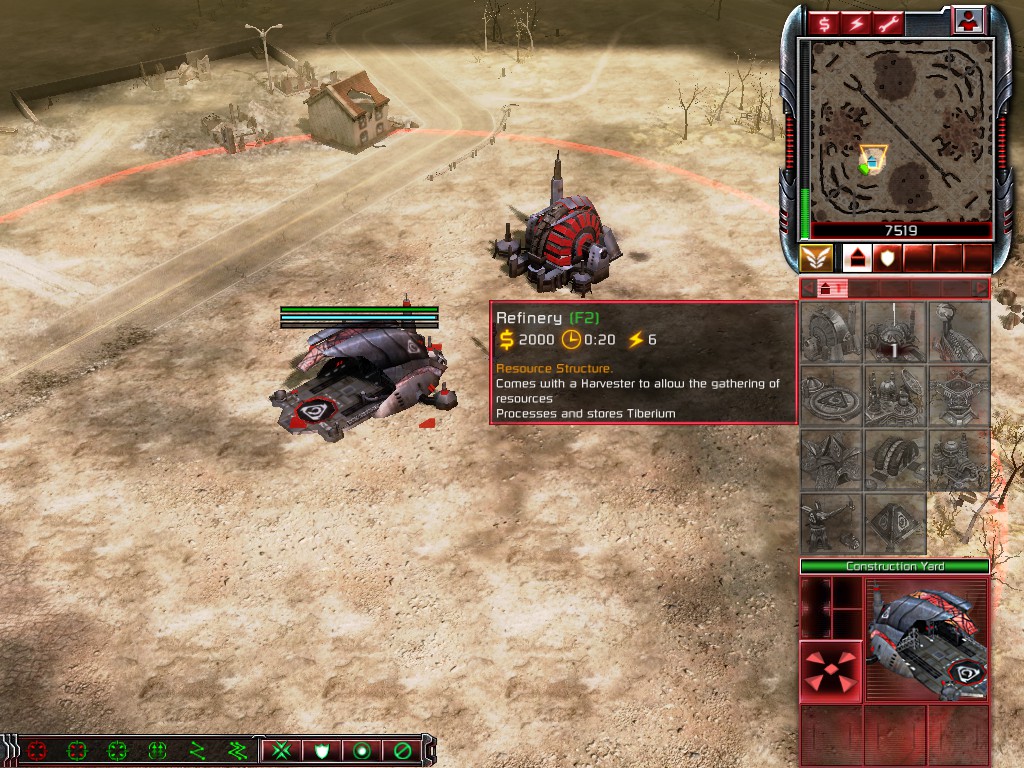
Task: Activate the wrench repair button
Action: 886,22
